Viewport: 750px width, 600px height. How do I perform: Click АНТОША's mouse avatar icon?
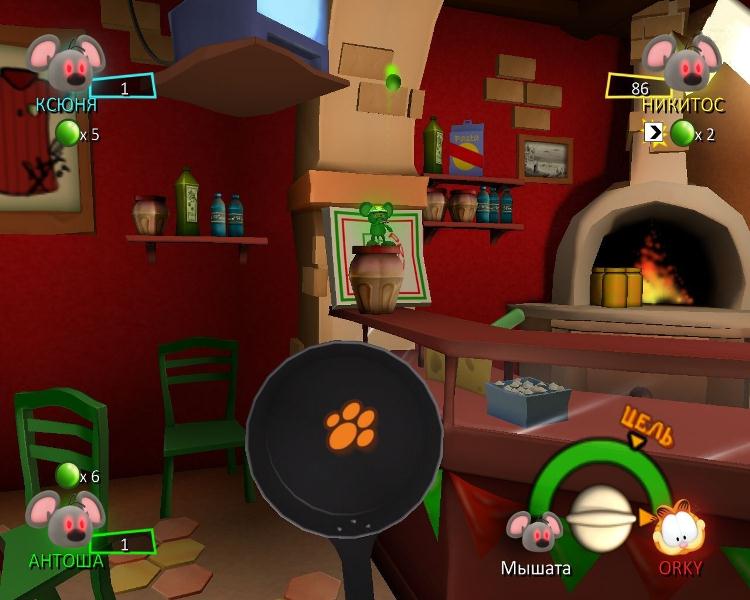pos(66,519)
